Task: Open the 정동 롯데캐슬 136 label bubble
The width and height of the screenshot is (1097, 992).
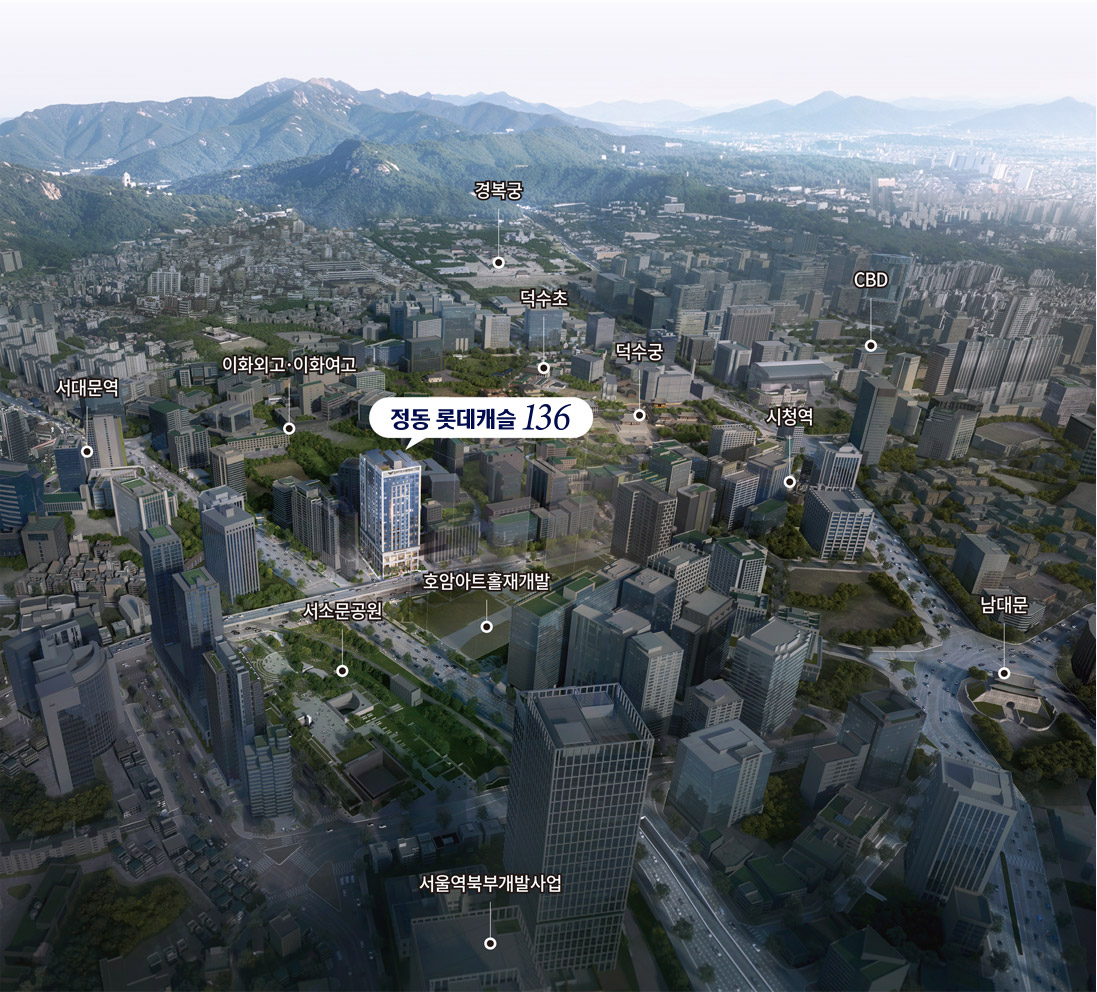Action: point(481,419)
